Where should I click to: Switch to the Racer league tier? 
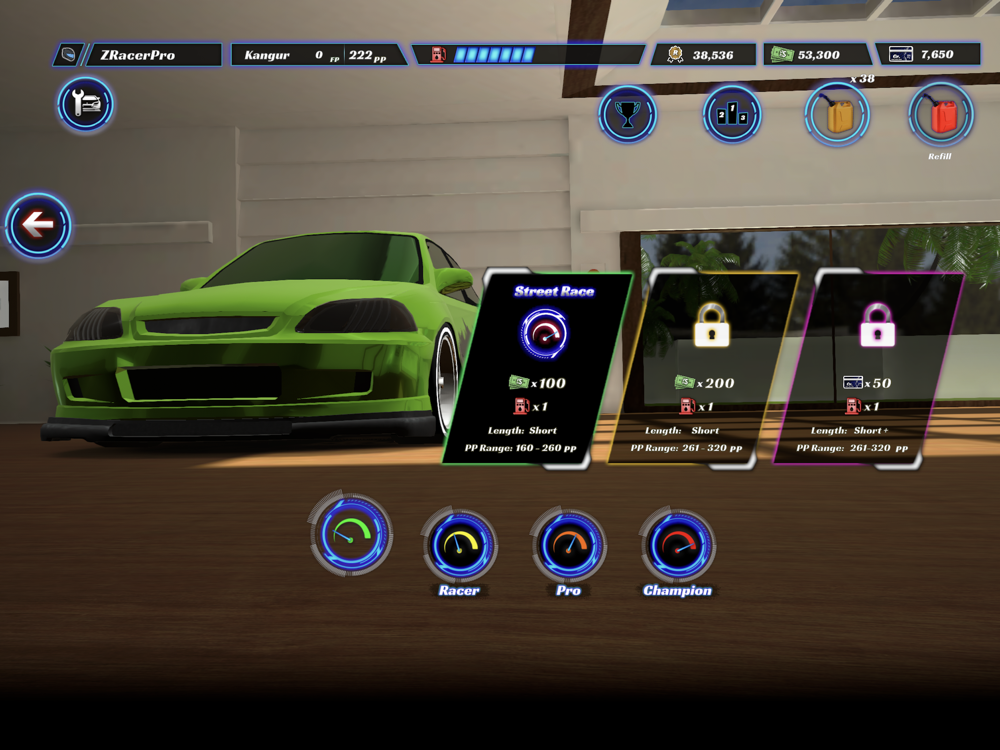[459, 546]
